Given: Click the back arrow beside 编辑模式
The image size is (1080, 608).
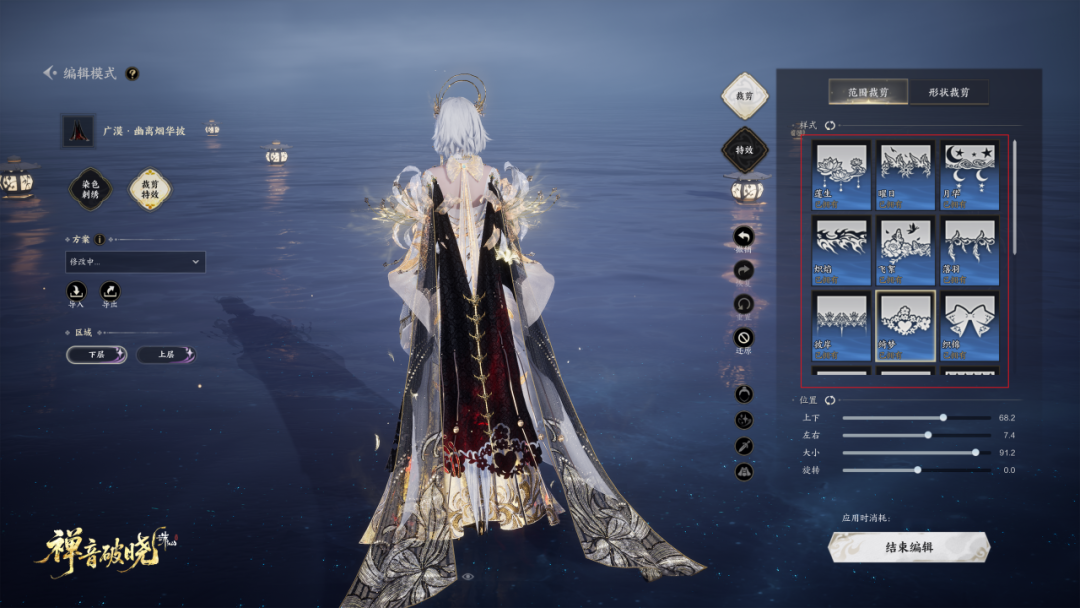Looking at the screenshot, I should [x=50, y=73].
